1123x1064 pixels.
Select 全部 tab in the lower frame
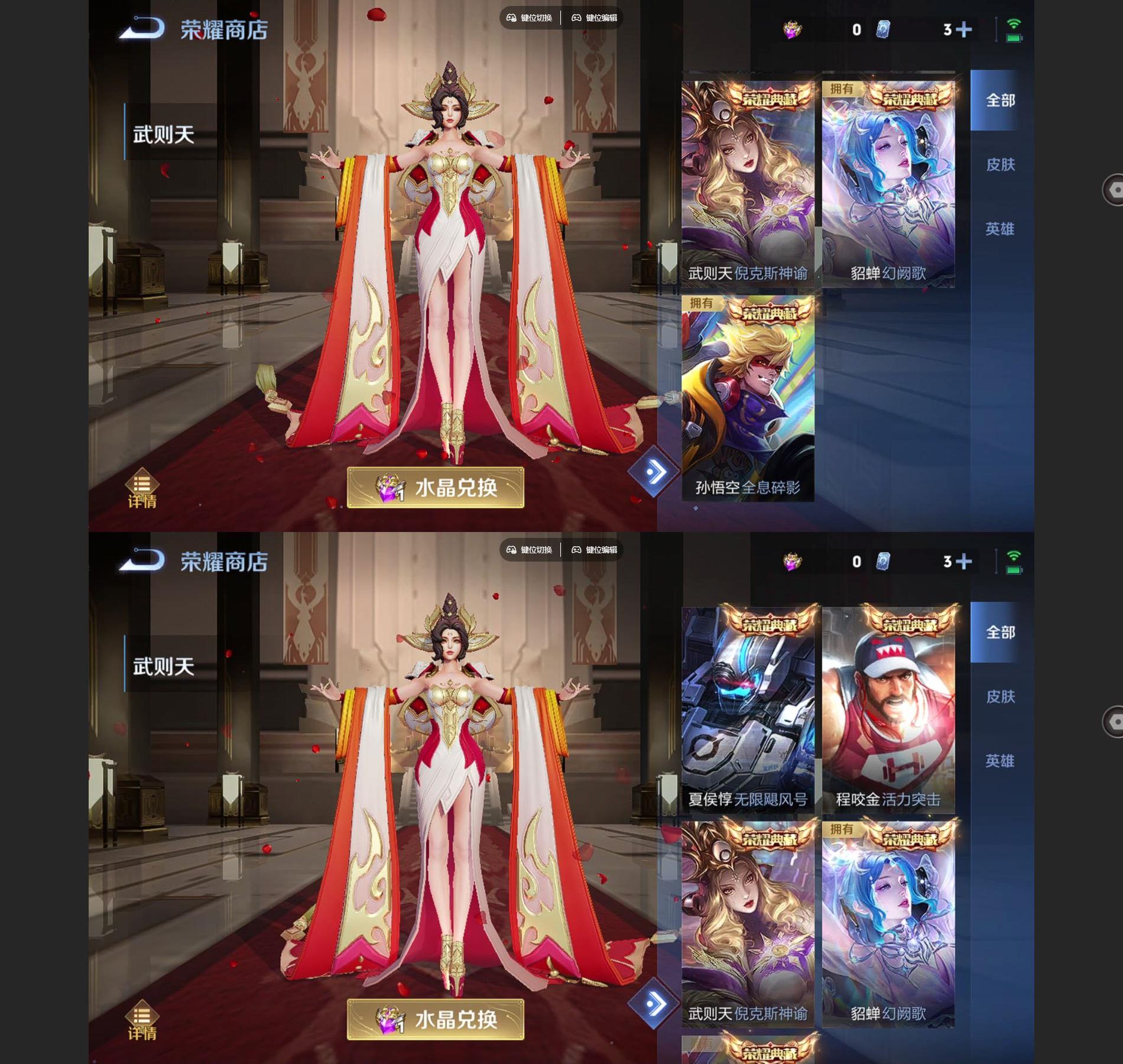point(1000,632)
